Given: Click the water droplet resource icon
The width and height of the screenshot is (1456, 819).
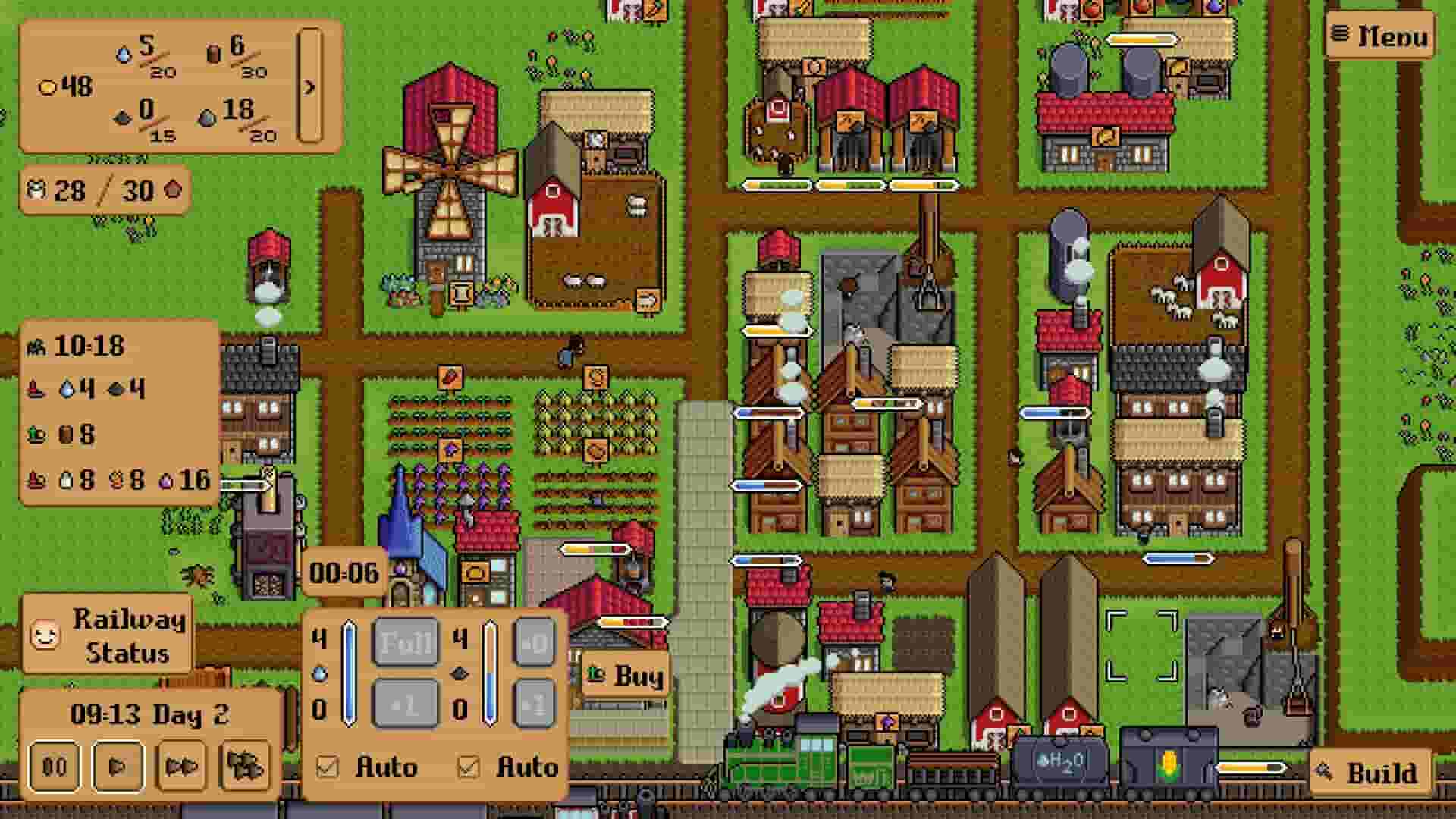Looking at the screenshot, I should (124, 55).
